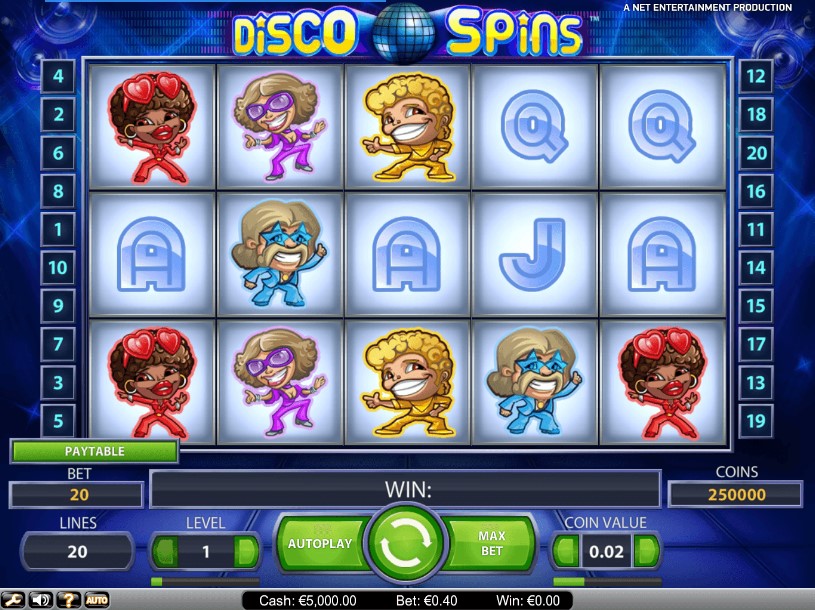Image resolution: width=815 pixels, height=610 pixels.
Task: Lower the Coin Value
Action: pyautogui.click(x=567, y=551)
